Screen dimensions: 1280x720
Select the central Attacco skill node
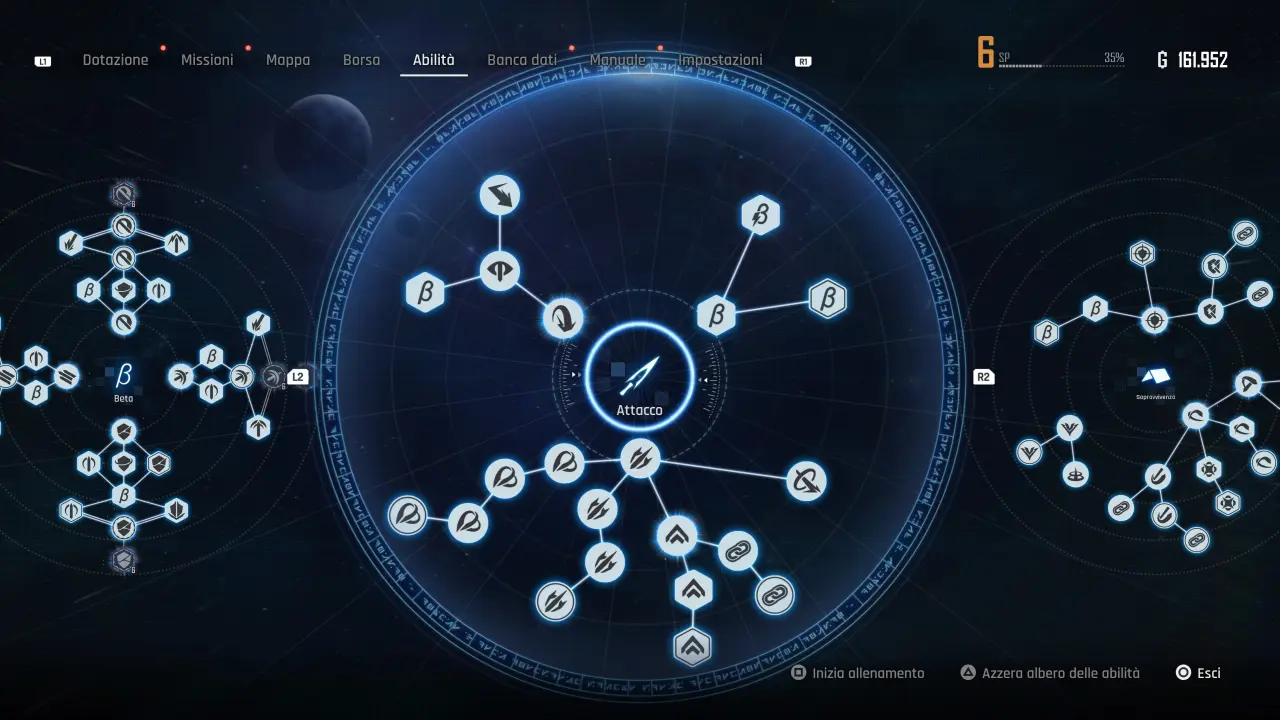click(x=640, y=377)
